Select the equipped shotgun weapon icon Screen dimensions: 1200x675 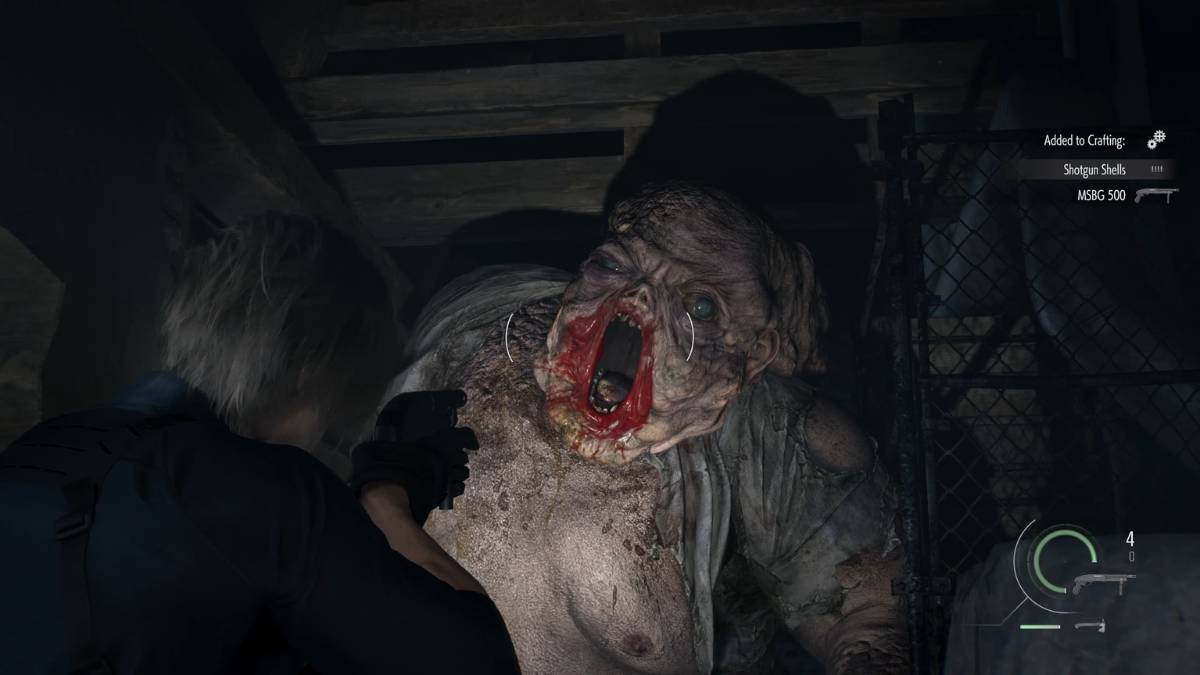1104,584
